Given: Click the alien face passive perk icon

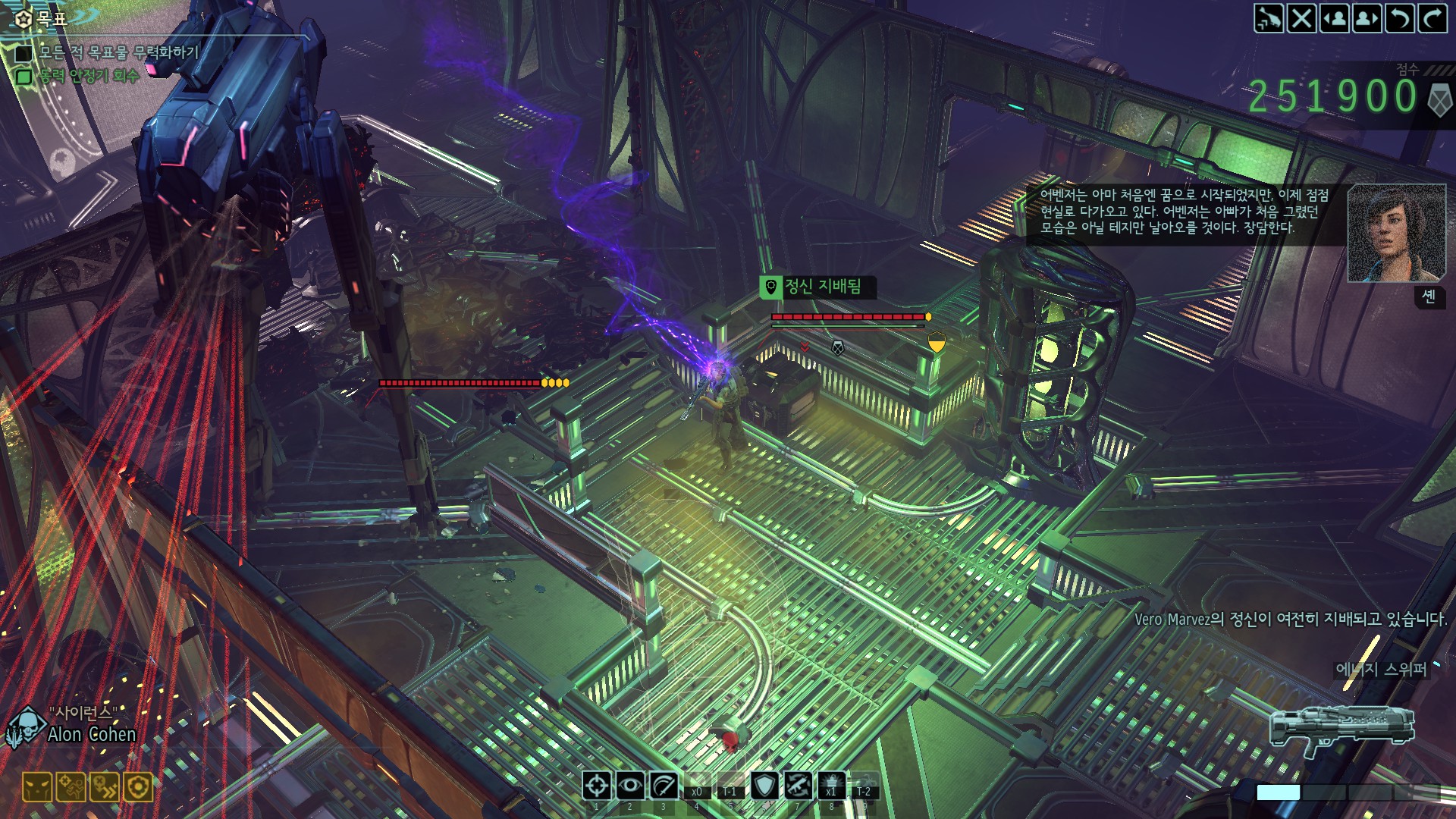Looking at the screenshot, I should 37,788.
